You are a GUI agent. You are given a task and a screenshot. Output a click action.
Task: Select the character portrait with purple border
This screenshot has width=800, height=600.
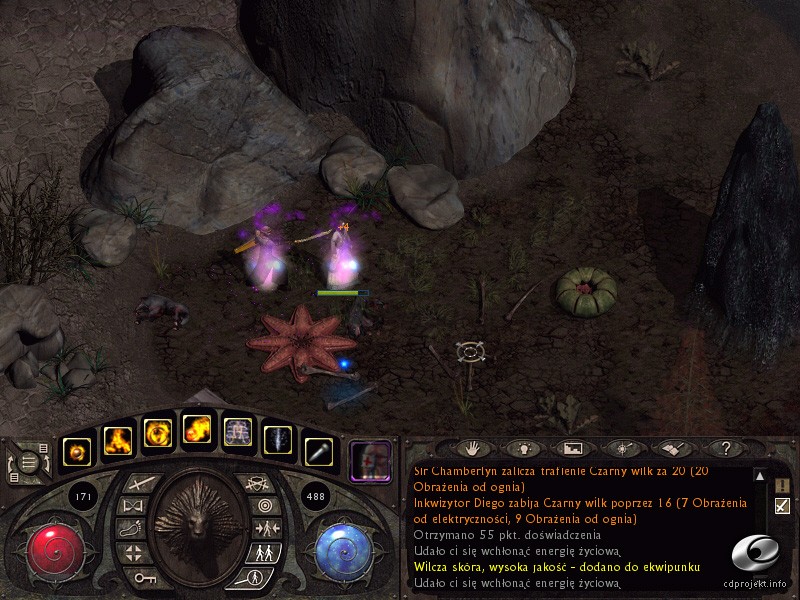370,461
